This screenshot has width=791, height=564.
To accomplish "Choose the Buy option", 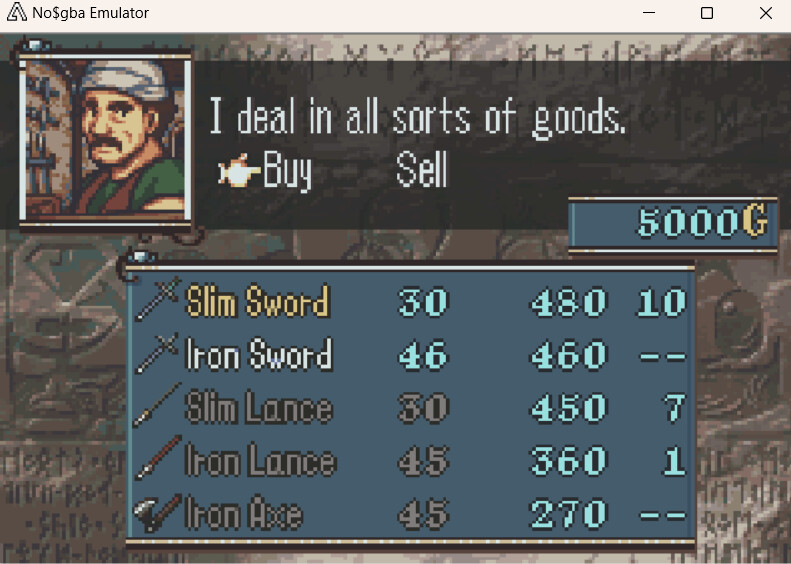I will 286,172.
